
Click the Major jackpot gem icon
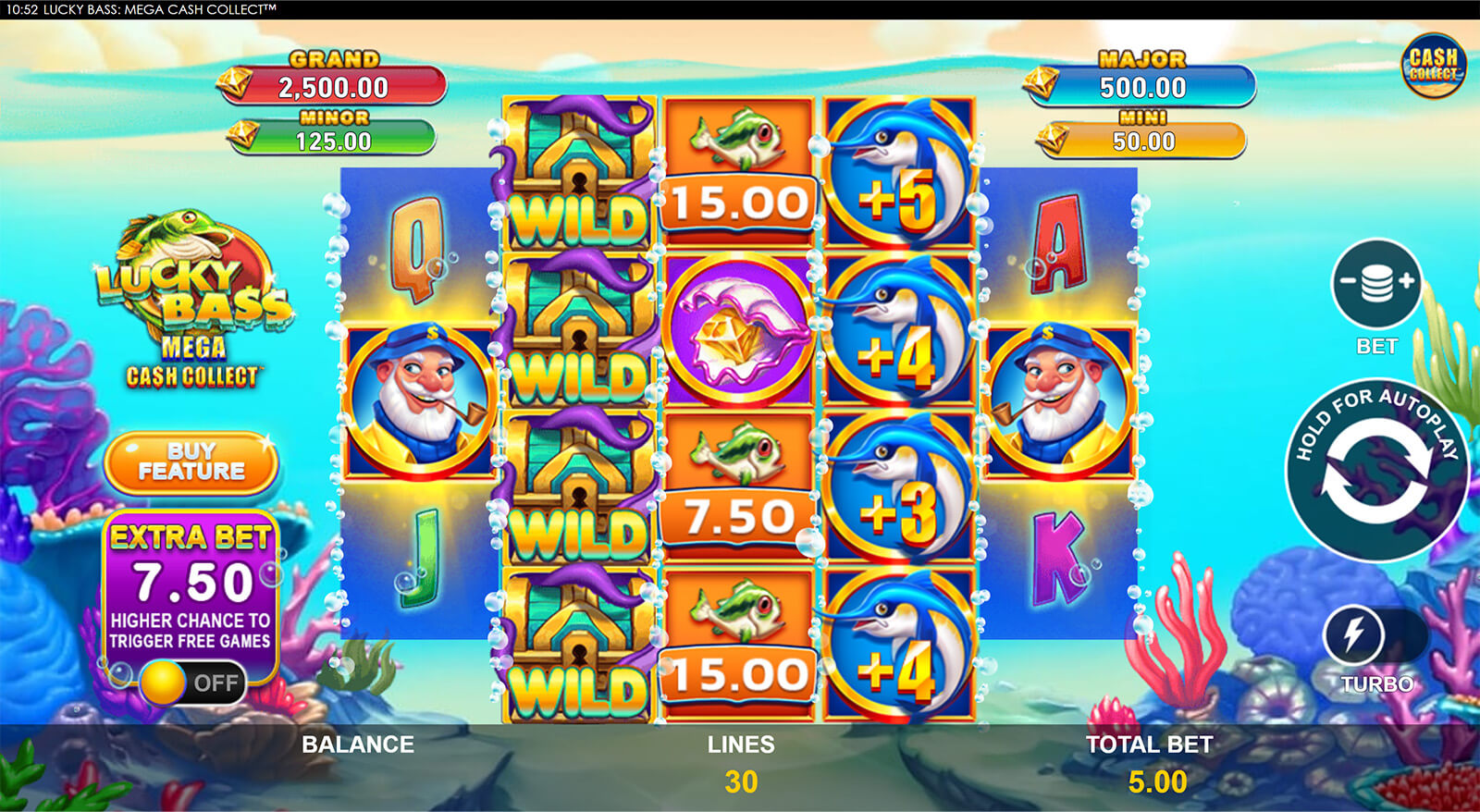[x=1040, y=81]
